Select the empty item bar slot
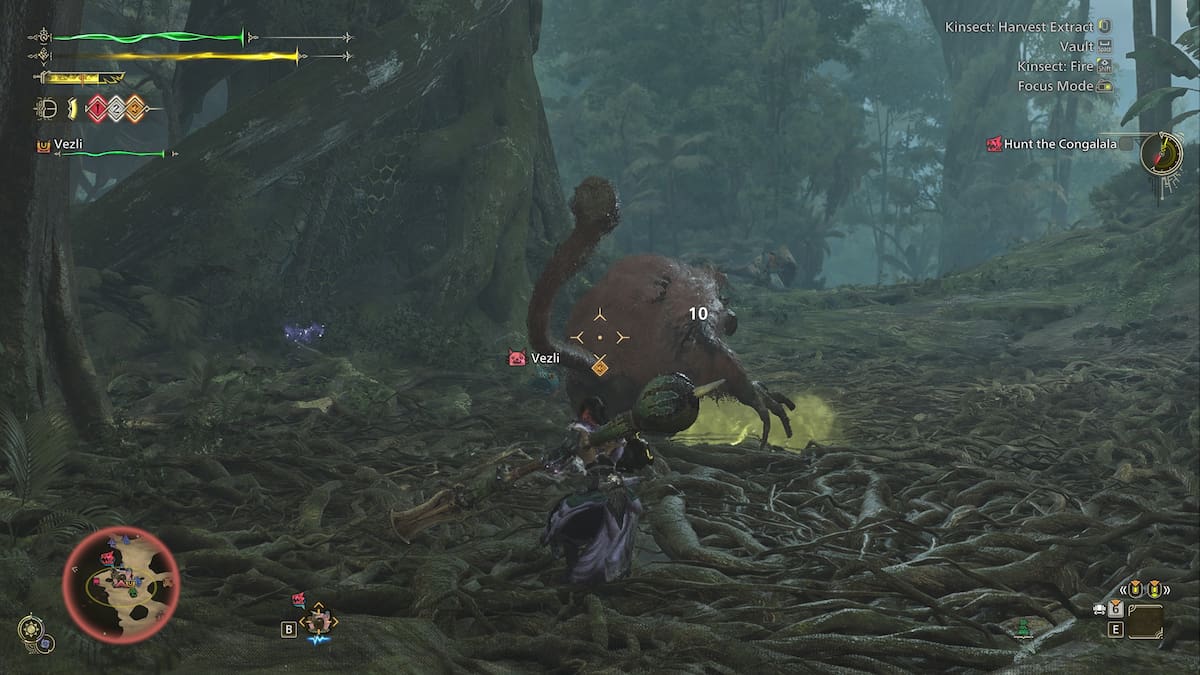The height and width of the screenshot is (675, 1200). click(1145, 622)
